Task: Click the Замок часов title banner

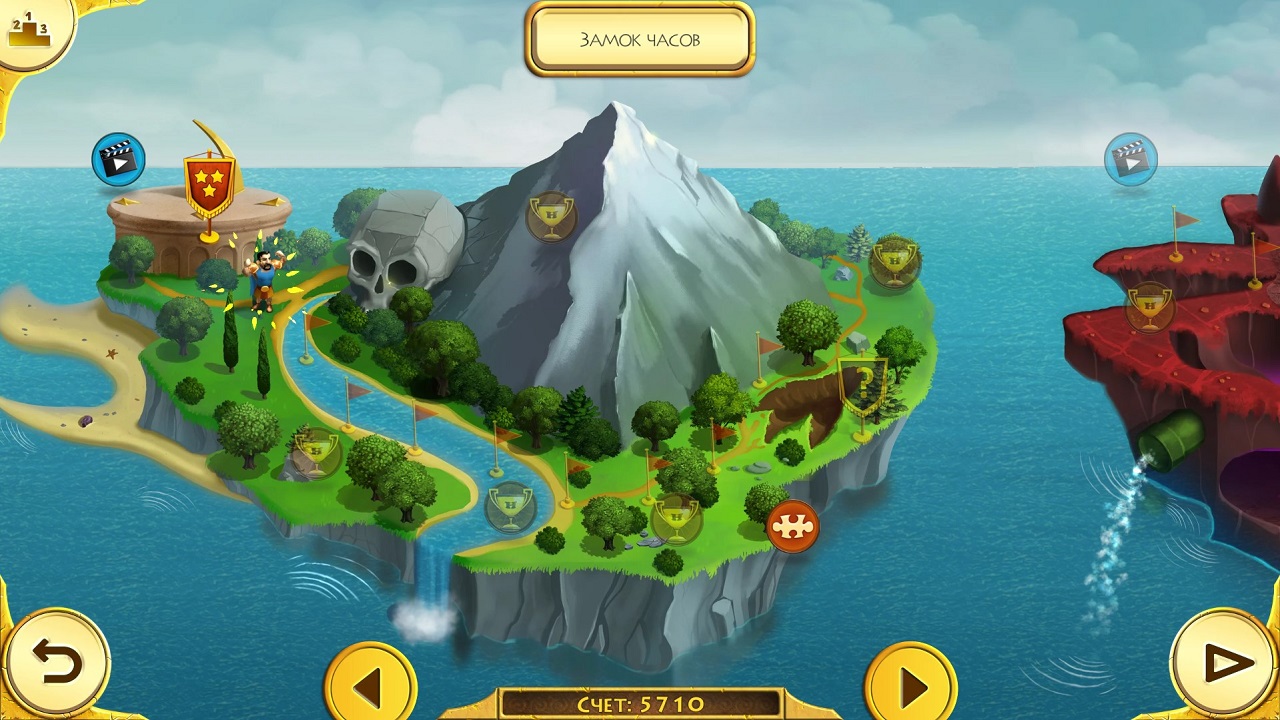Action: pyautogui.click(x=640, y=40)
